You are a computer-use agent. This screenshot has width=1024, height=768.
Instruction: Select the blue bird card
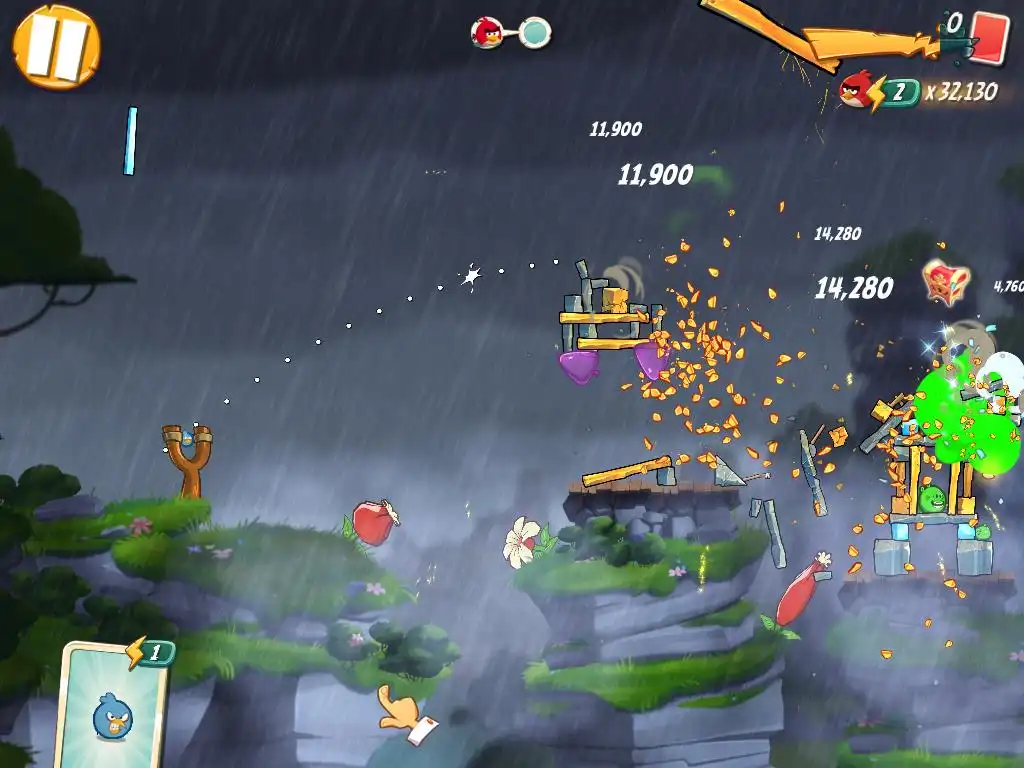coord(112,705)
